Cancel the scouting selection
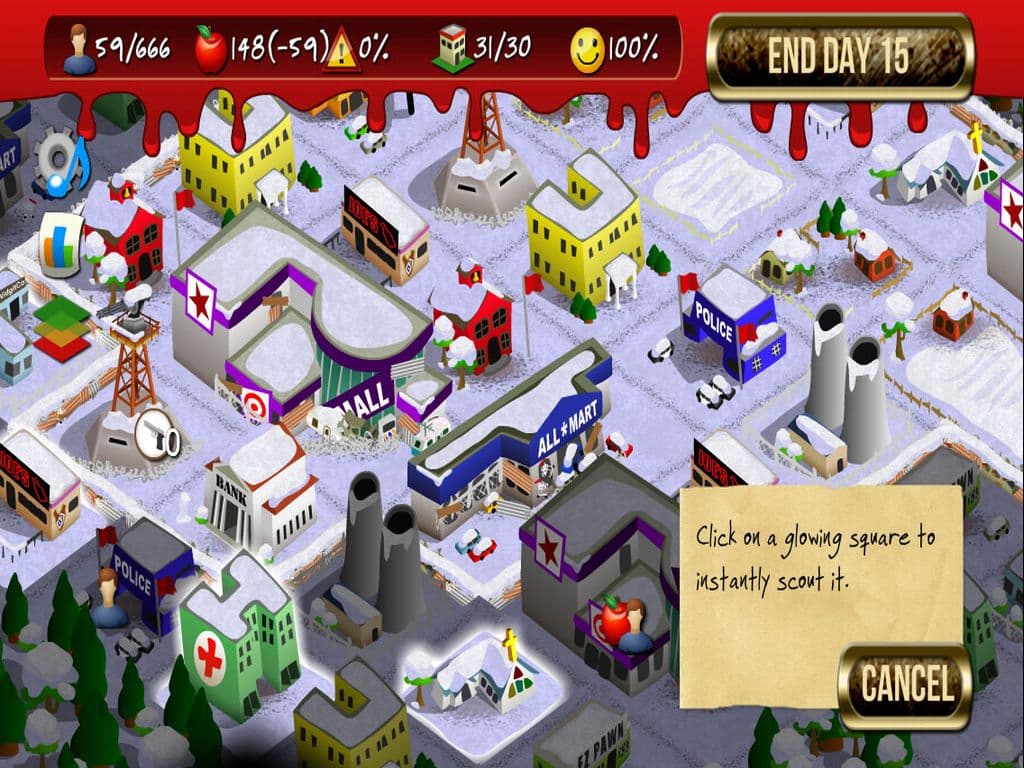The width and height of the screenshot is (1024, 768). 905,686
